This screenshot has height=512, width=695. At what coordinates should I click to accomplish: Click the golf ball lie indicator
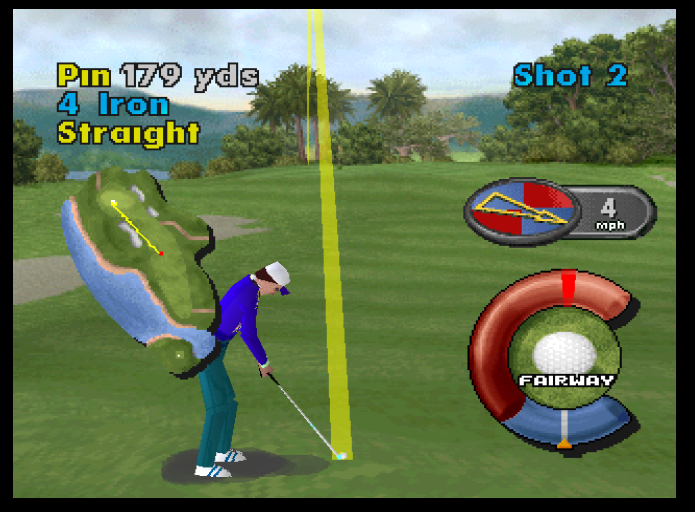[x=564, y=354]
